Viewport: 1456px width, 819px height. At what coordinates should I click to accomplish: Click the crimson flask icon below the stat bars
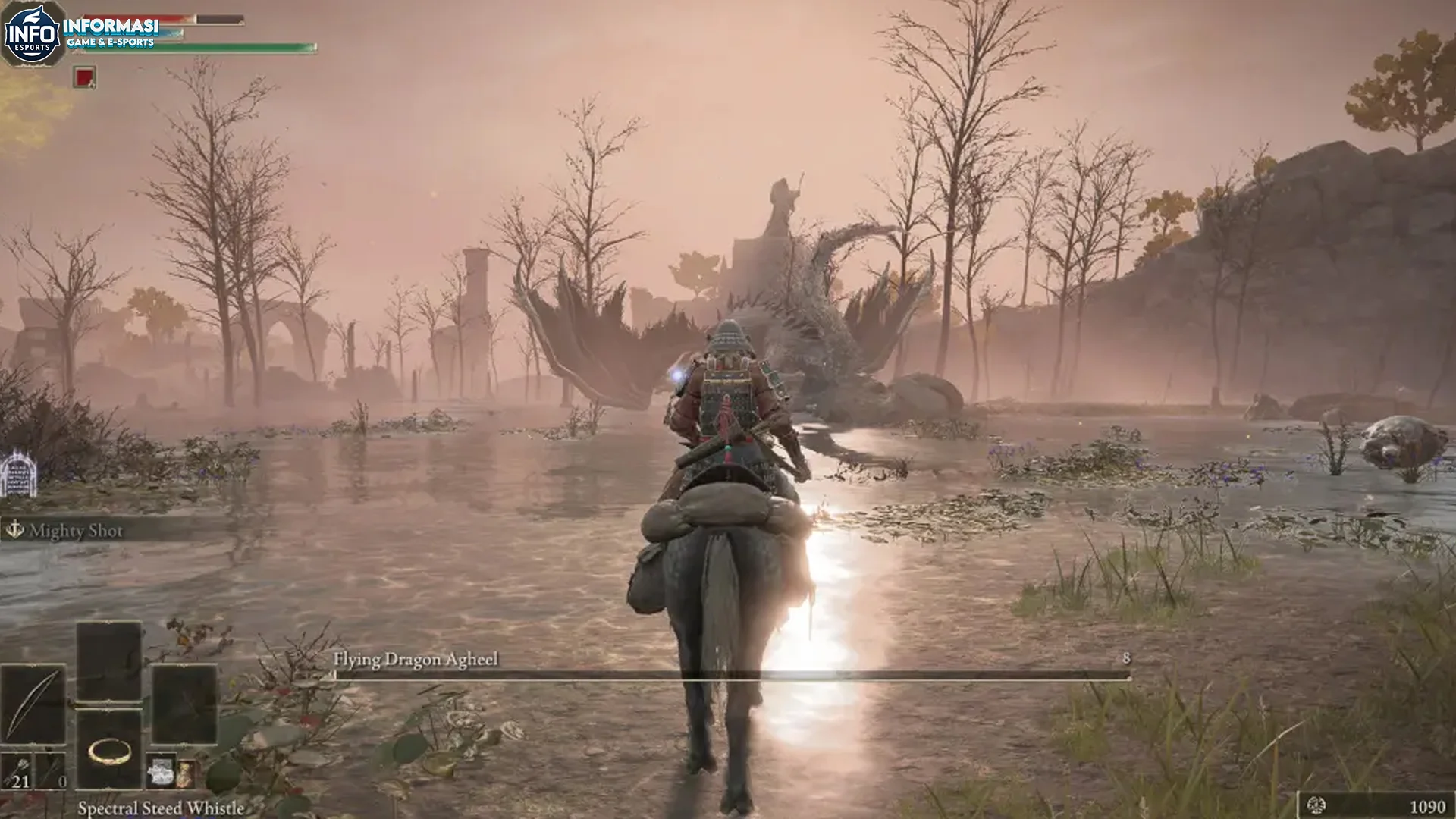click(84, 77)
